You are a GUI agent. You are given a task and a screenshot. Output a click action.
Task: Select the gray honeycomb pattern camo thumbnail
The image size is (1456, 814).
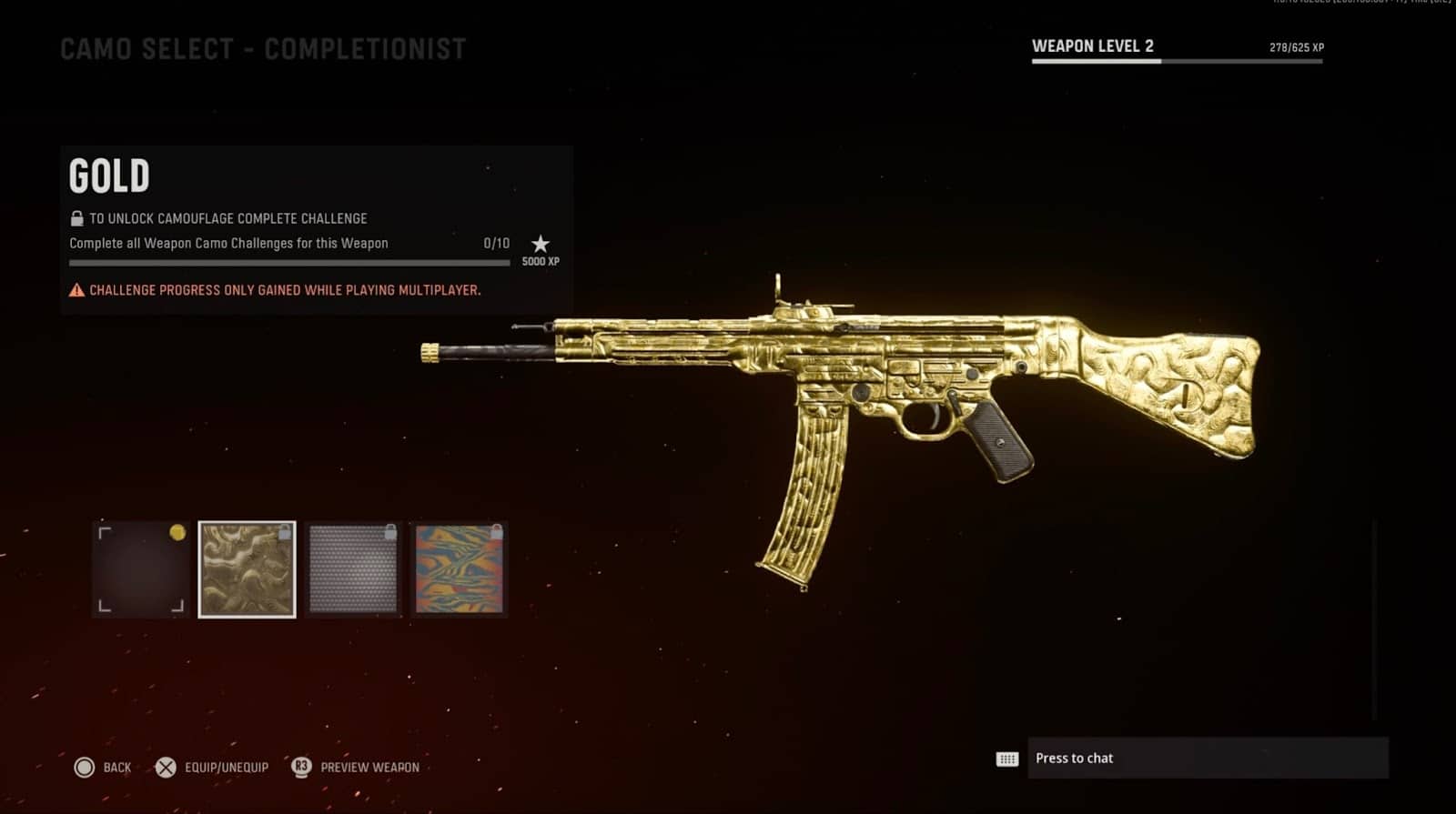353,570
